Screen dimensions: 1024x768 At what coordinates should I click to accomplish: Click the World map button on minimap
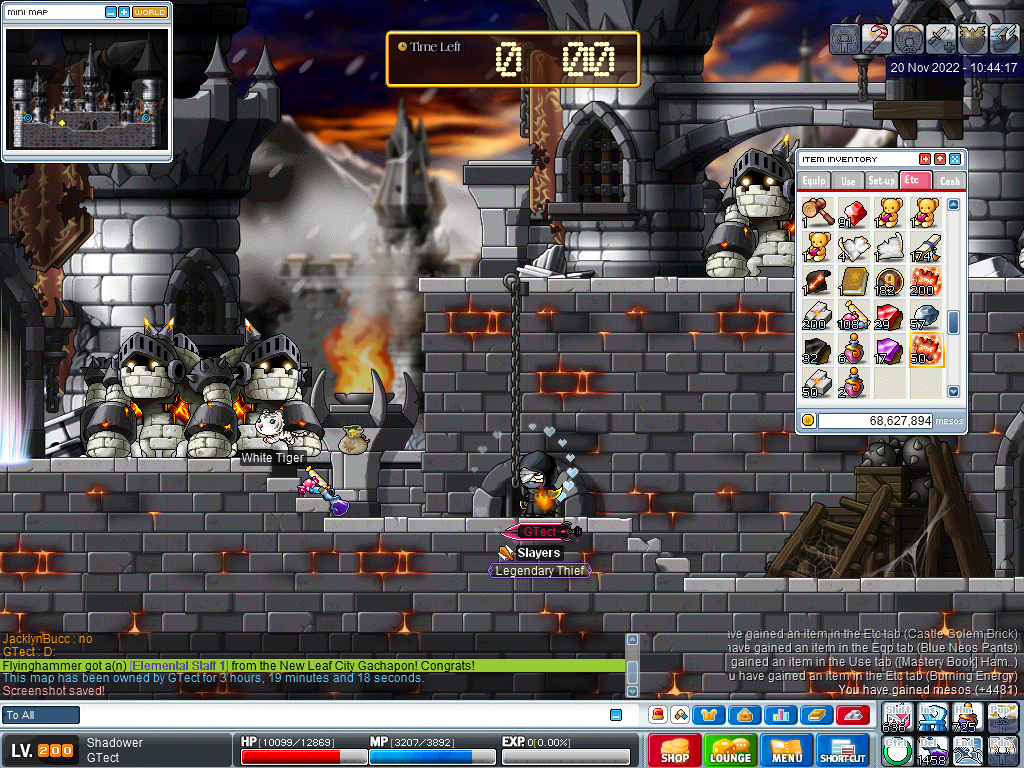150,12
